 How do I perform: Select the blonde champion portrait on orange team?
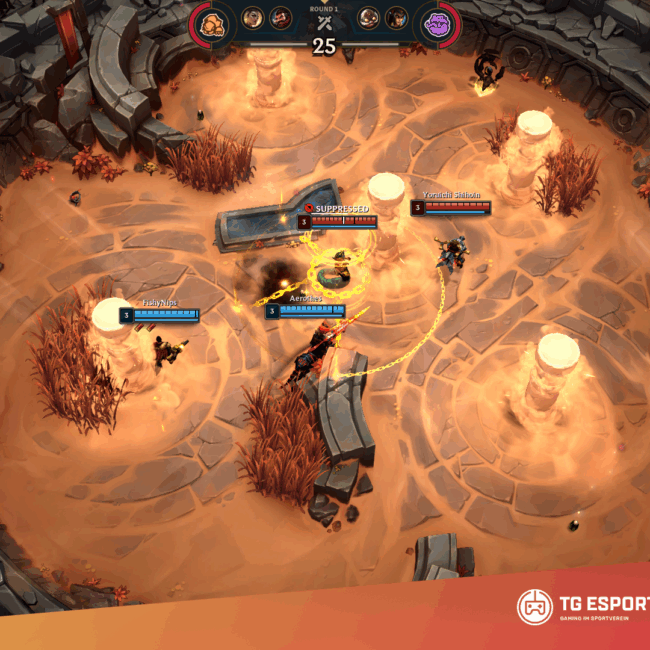252,17
